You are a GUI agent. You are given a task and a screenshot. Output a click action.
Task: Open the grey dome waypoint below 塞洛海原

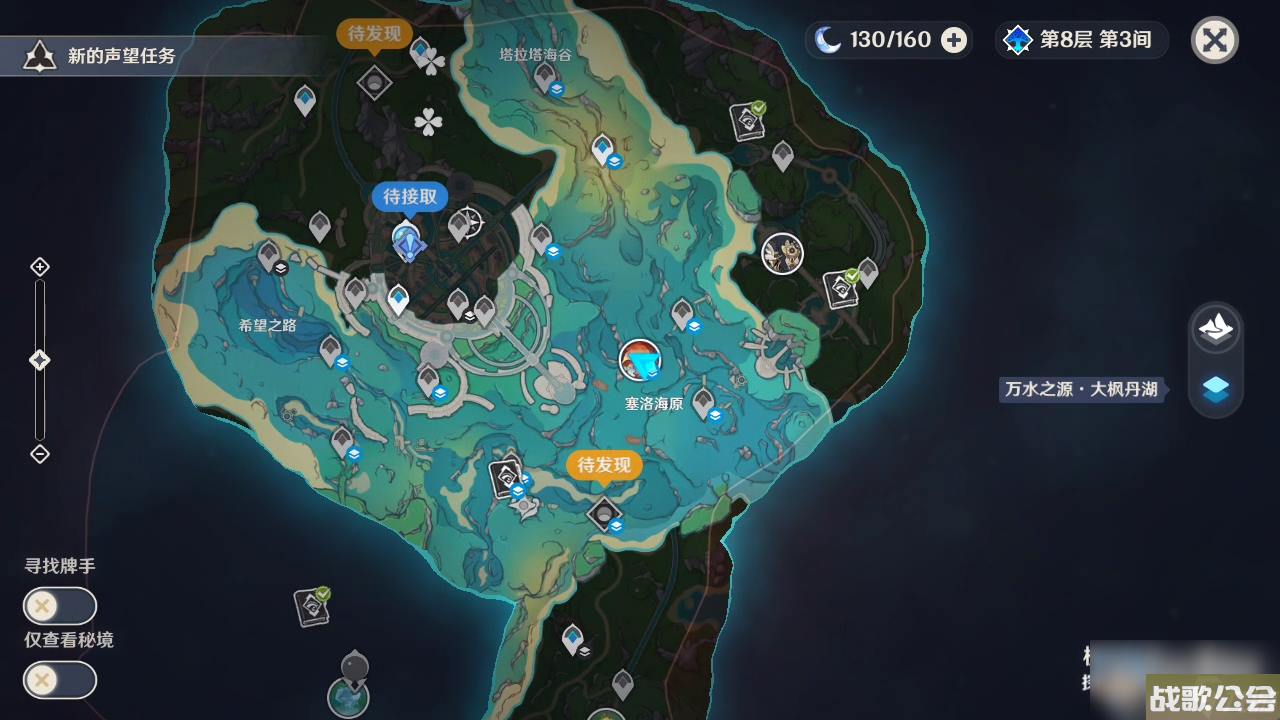[x=604, y=512]
